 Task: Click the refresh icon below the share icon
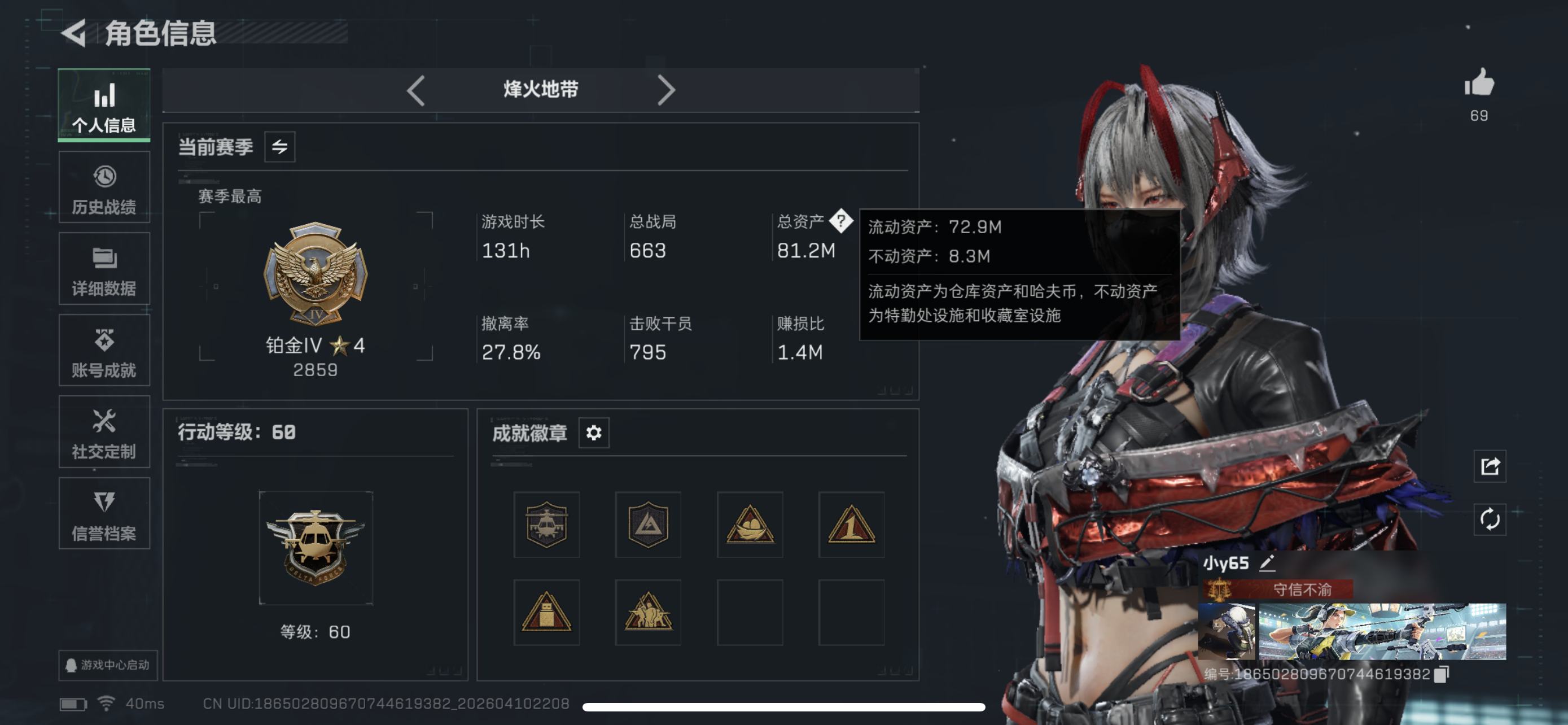click(x=1489, y=521)
